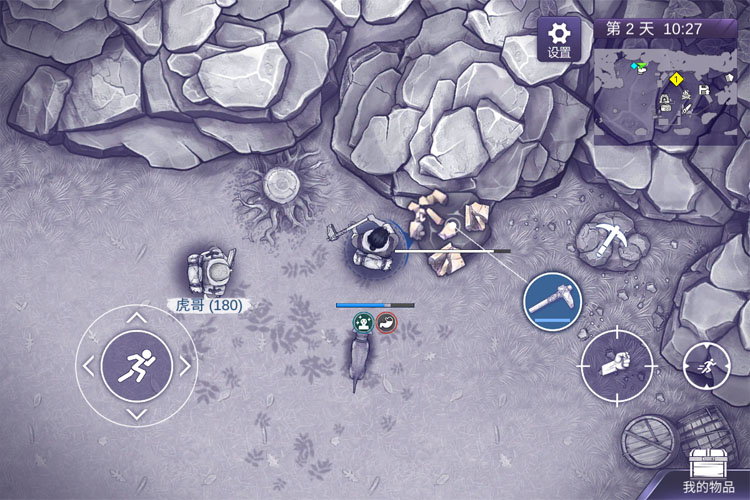Click the joystick's down arrow
The width and height of the screenshot is (750, 500).
coord(137,413)
